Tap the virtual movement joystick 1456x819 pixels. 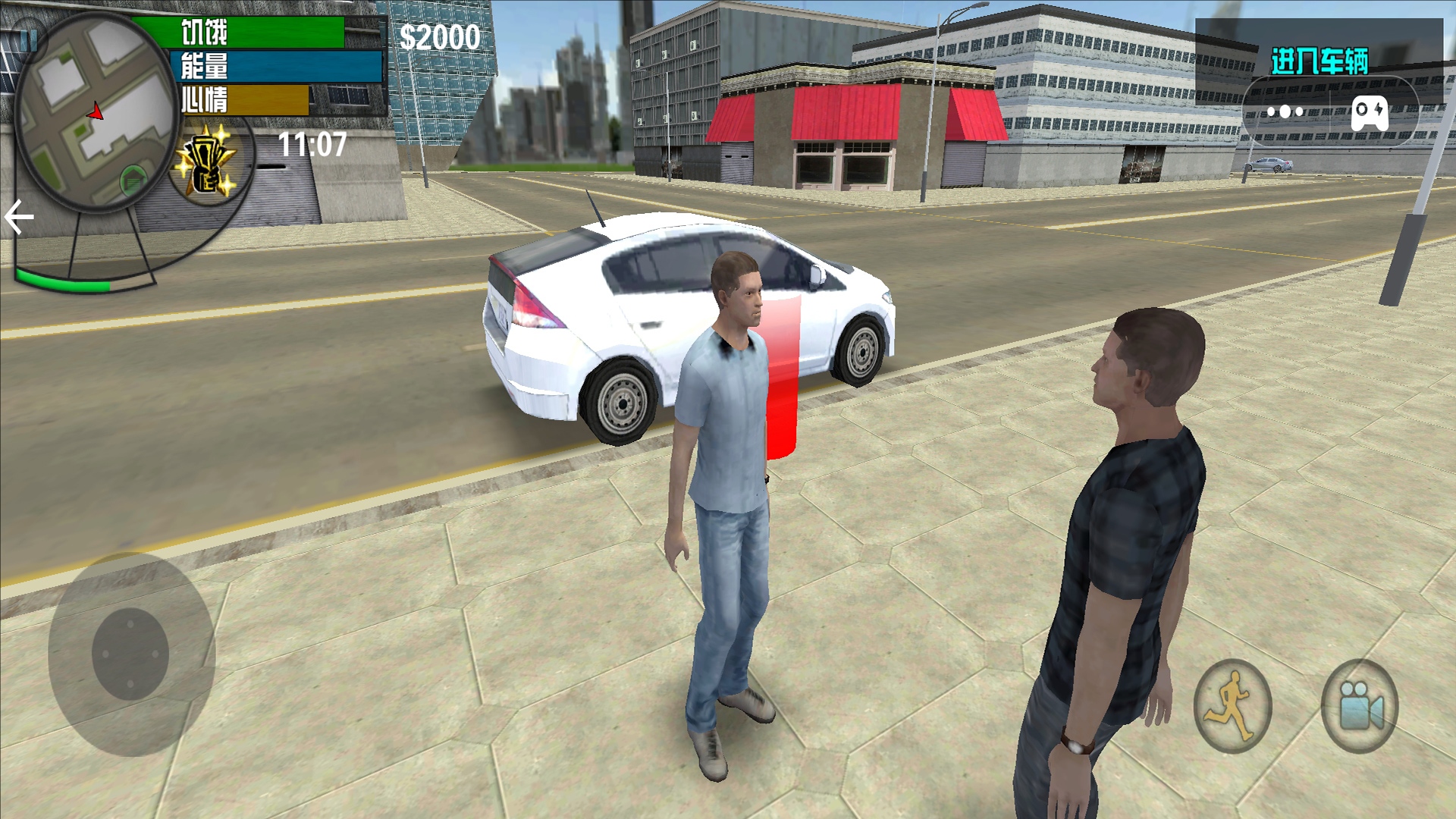coord(130,654)
